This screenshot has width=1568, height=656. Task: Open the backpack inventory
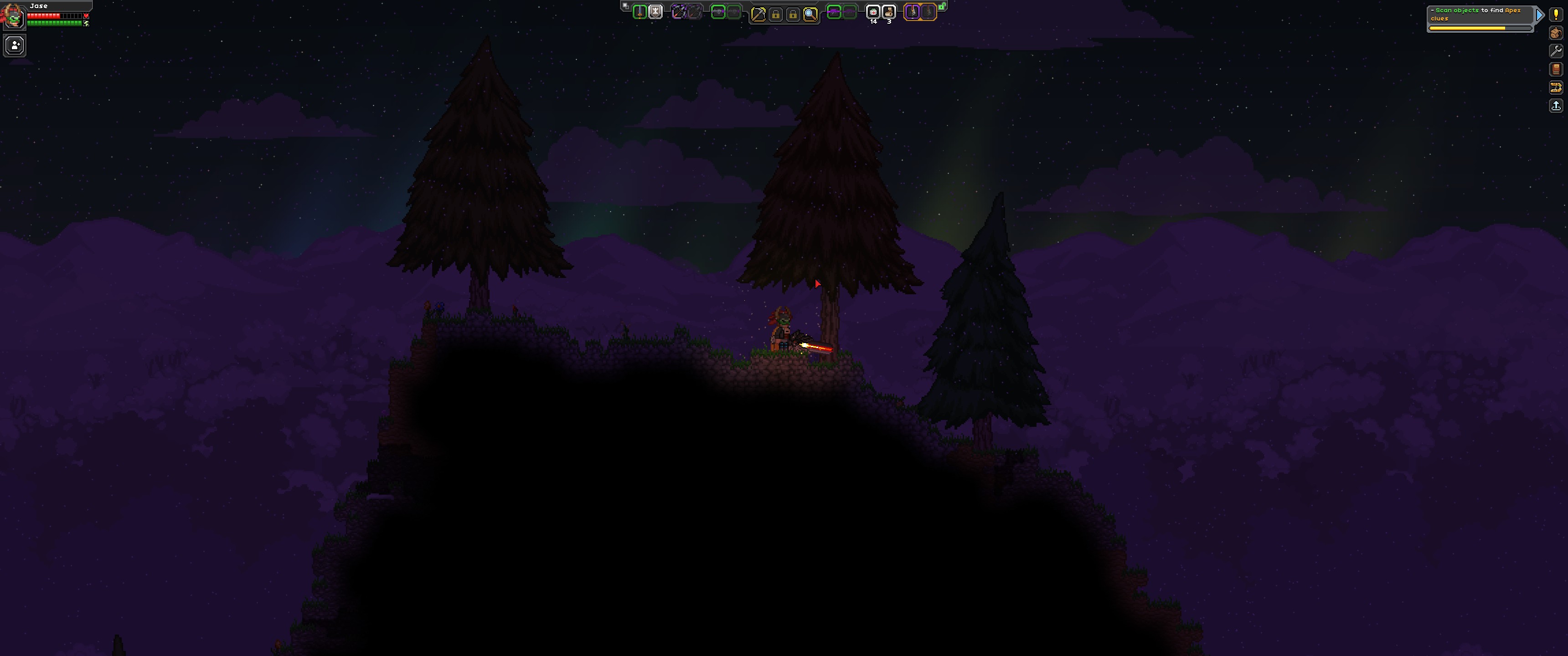[x=1556, y=33]
